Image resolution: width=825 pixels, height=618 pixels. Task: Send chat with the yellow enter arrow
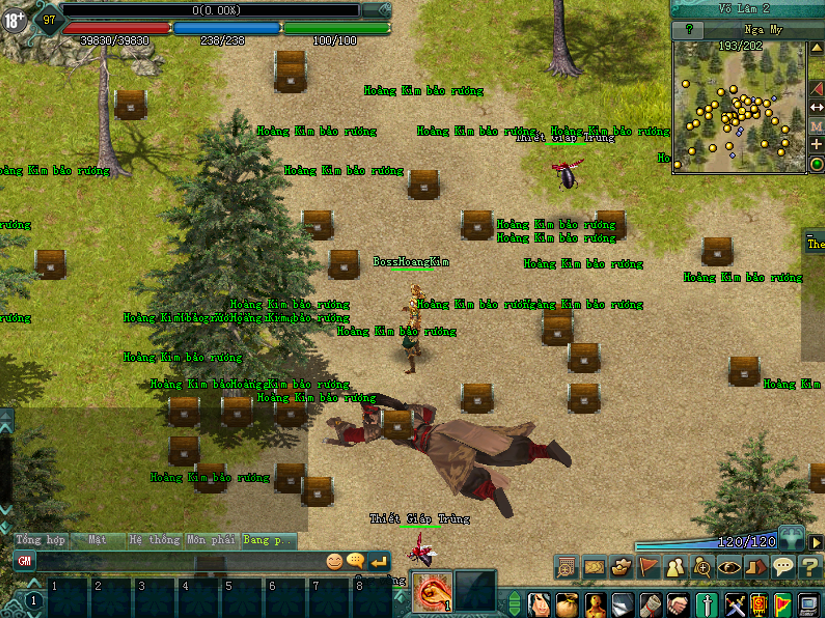pos(378,562)
